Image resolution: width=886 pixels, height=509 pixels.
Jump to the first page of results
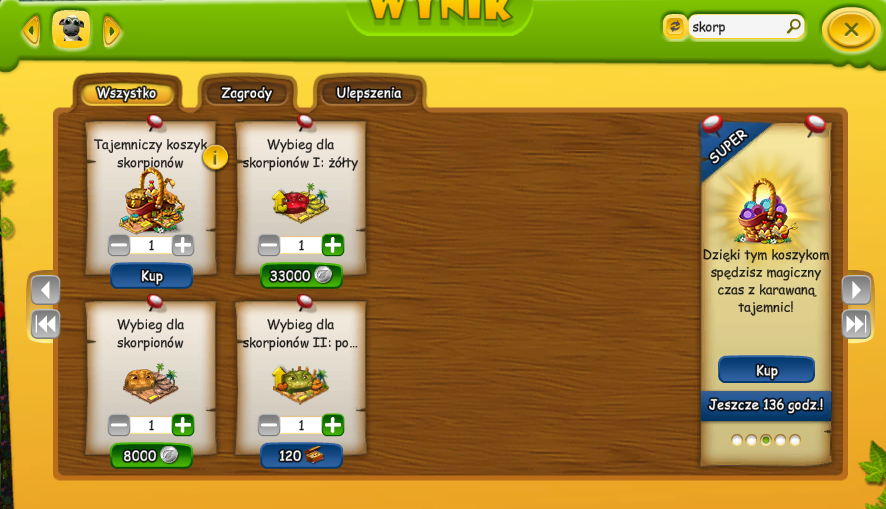tap(46, 324)
